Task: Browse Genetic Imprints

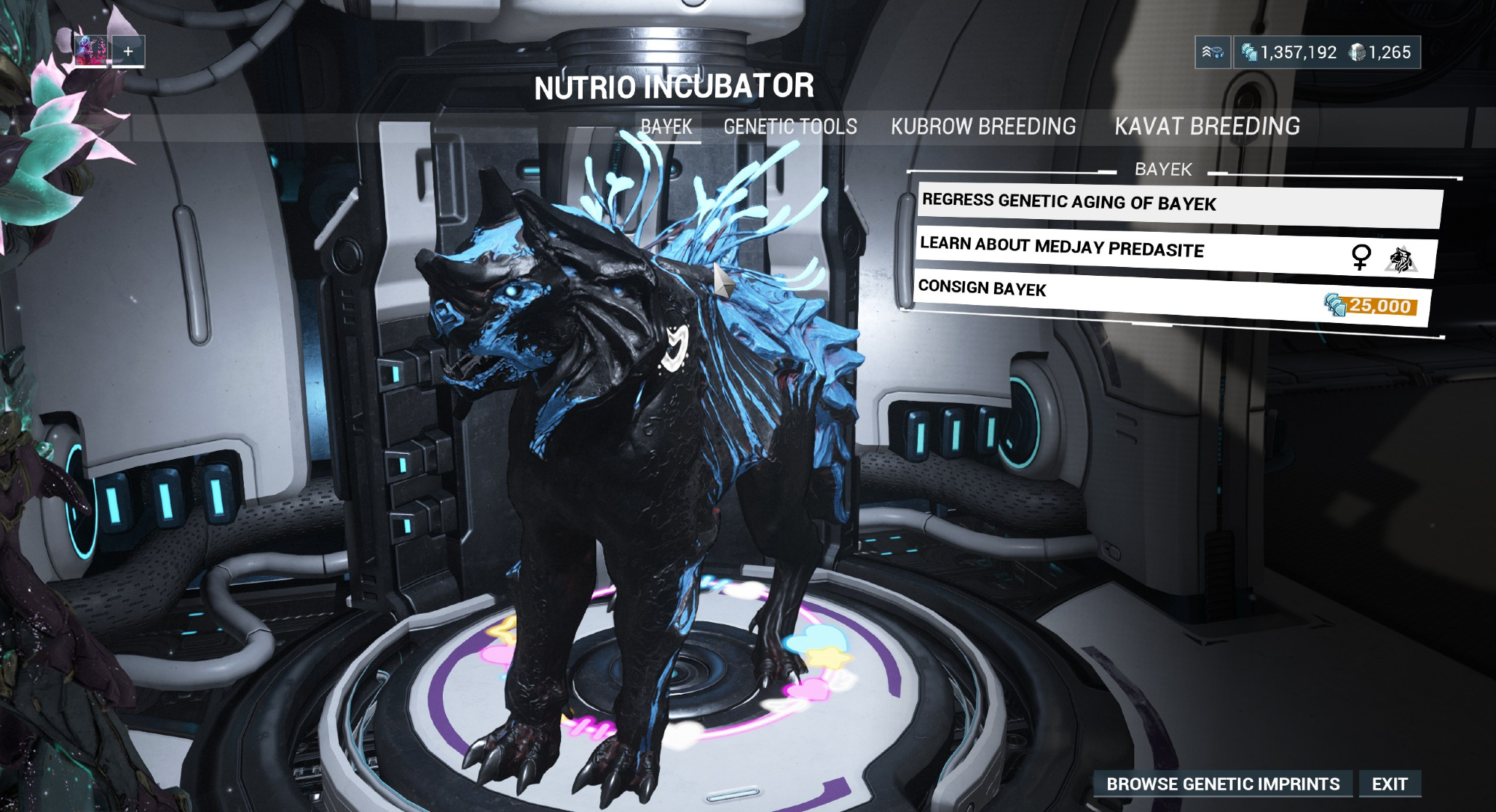Action: point(1222,784)
